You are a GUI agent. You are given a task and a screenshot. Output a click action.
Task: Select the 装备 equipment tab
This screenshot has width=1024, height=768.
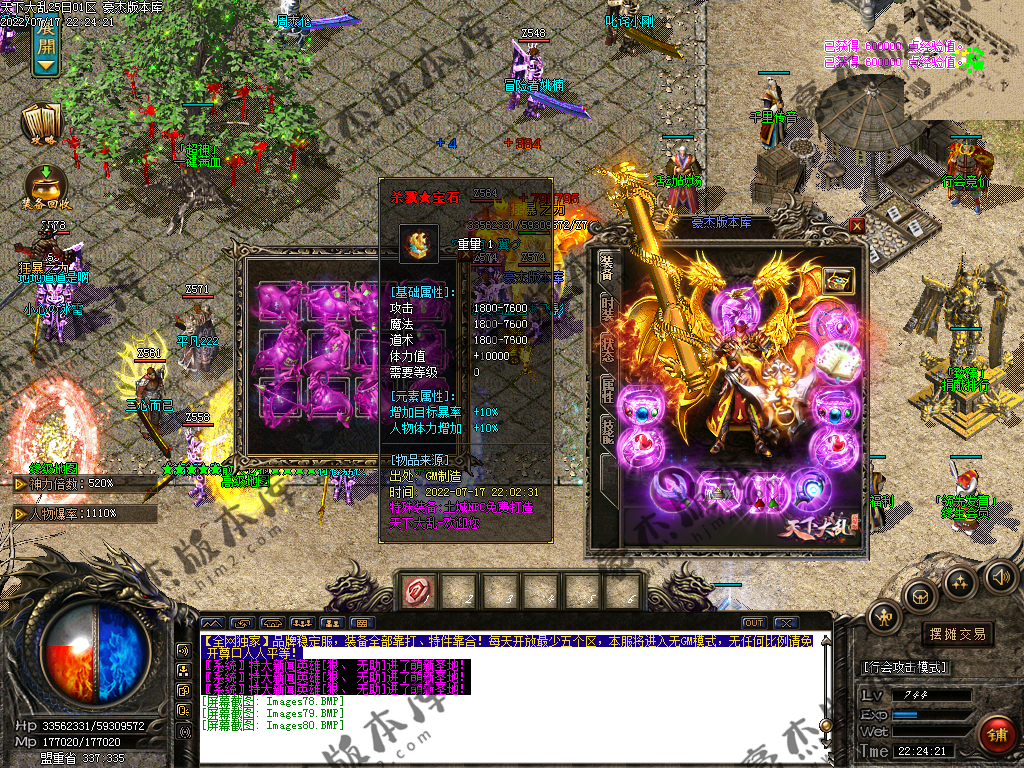606,267
